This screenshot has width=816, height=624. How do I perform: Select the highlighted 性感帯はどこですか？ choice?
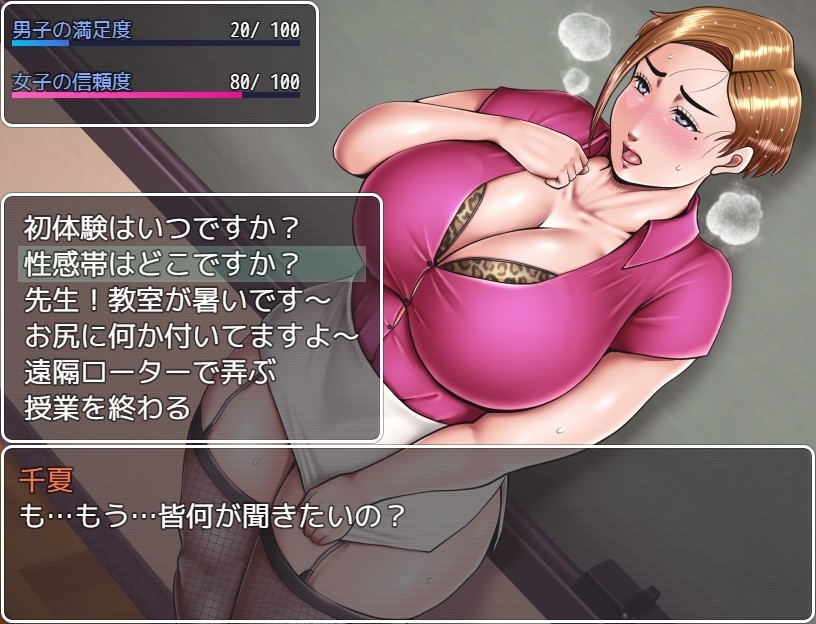(x=160, y=265)
